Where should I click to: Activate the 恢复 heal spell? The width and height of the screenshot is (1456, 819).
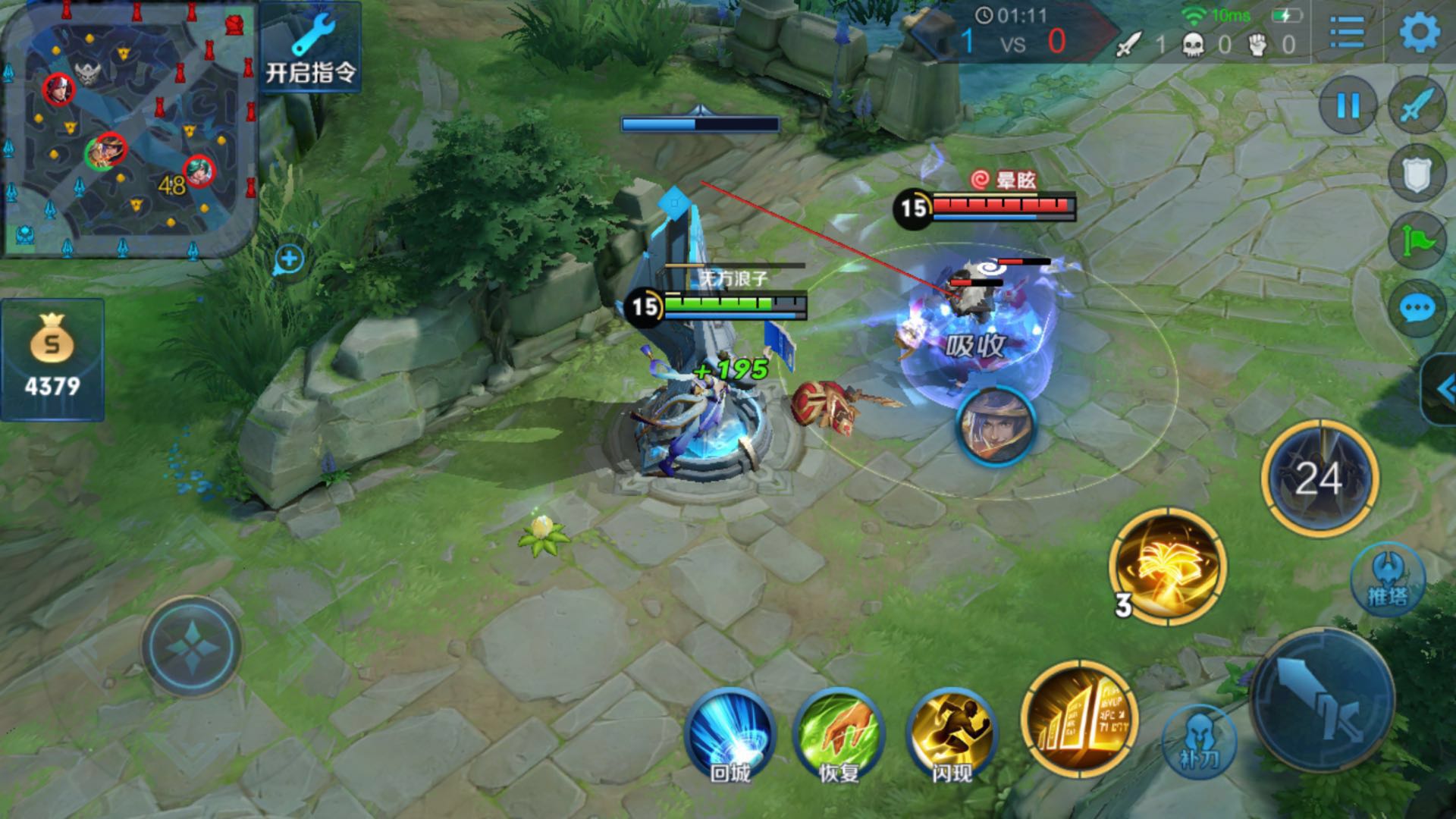point(839,736)
